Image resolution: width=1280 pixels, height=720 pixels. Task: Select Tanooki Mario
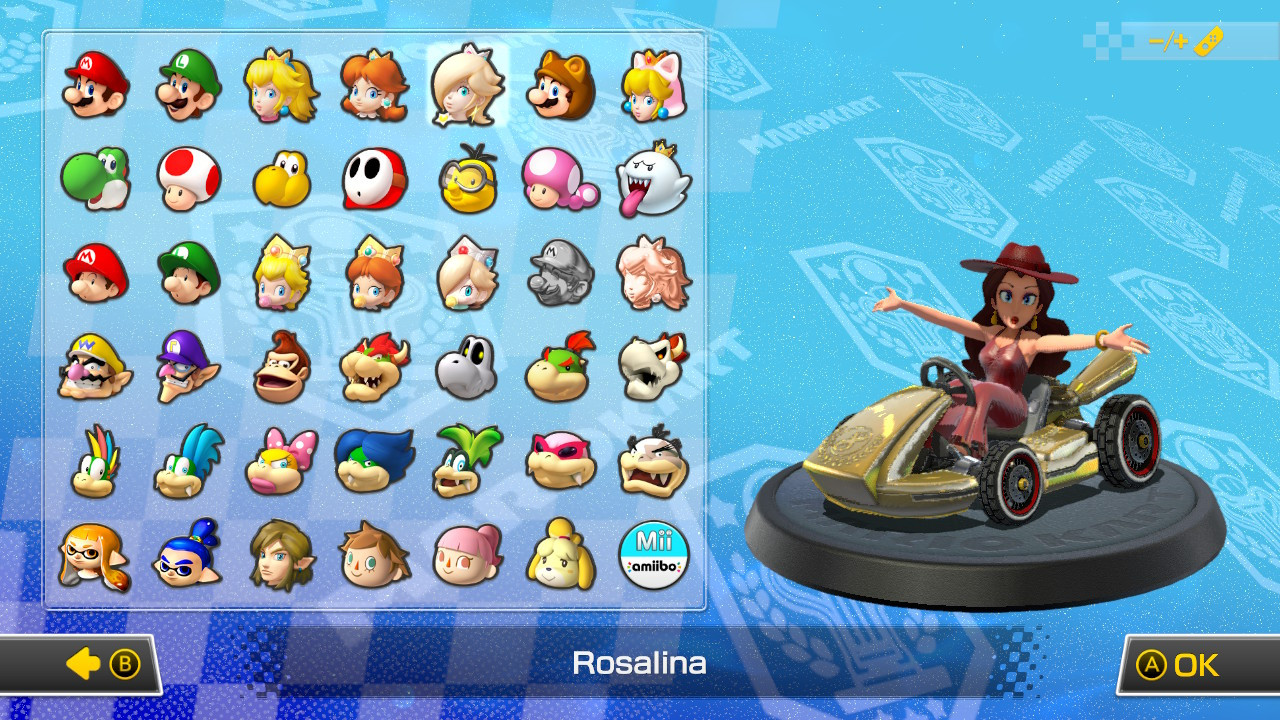click(561, 86)
